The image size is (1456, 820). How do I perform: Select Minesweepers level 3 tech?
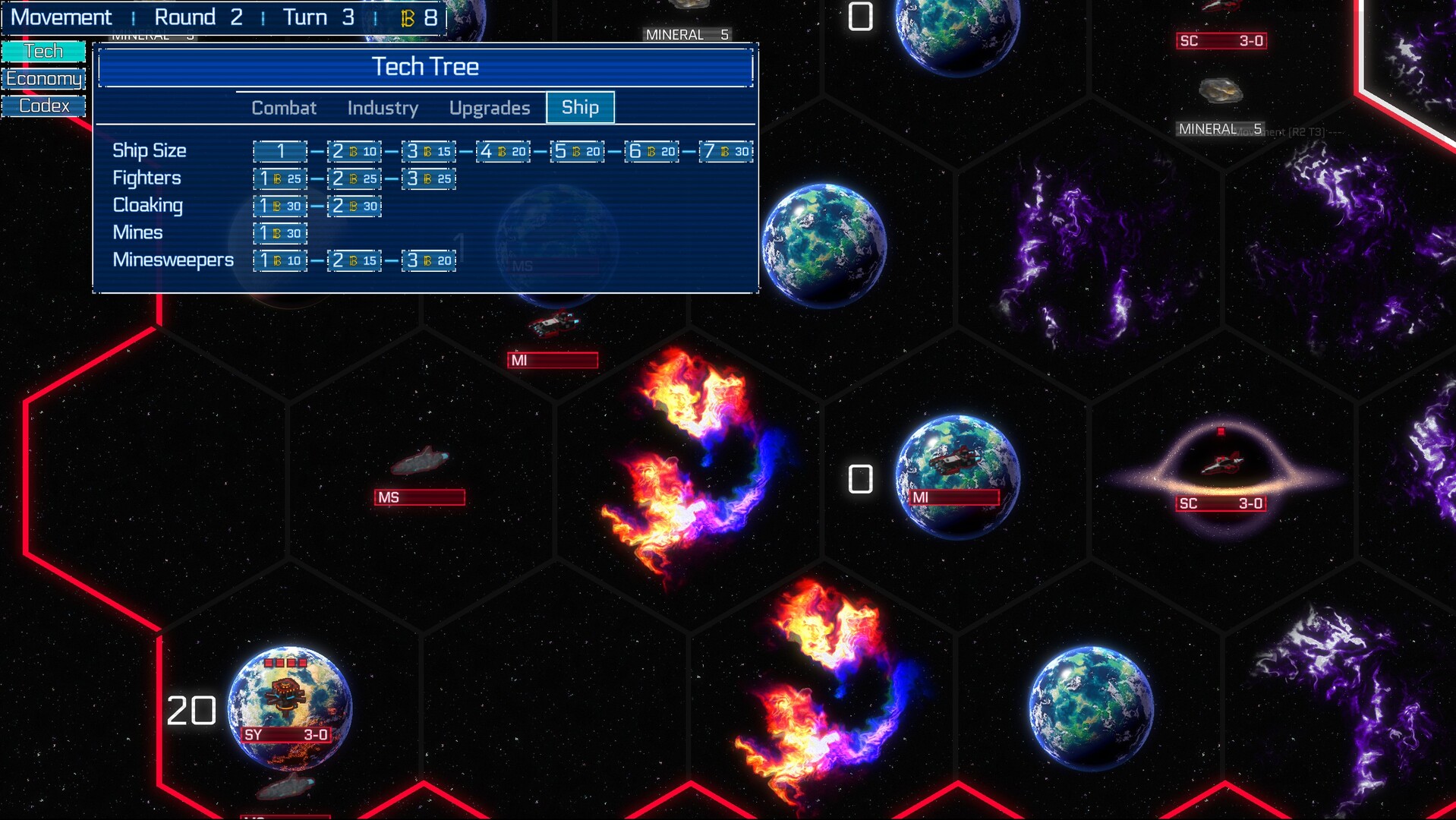click(429, 260)
